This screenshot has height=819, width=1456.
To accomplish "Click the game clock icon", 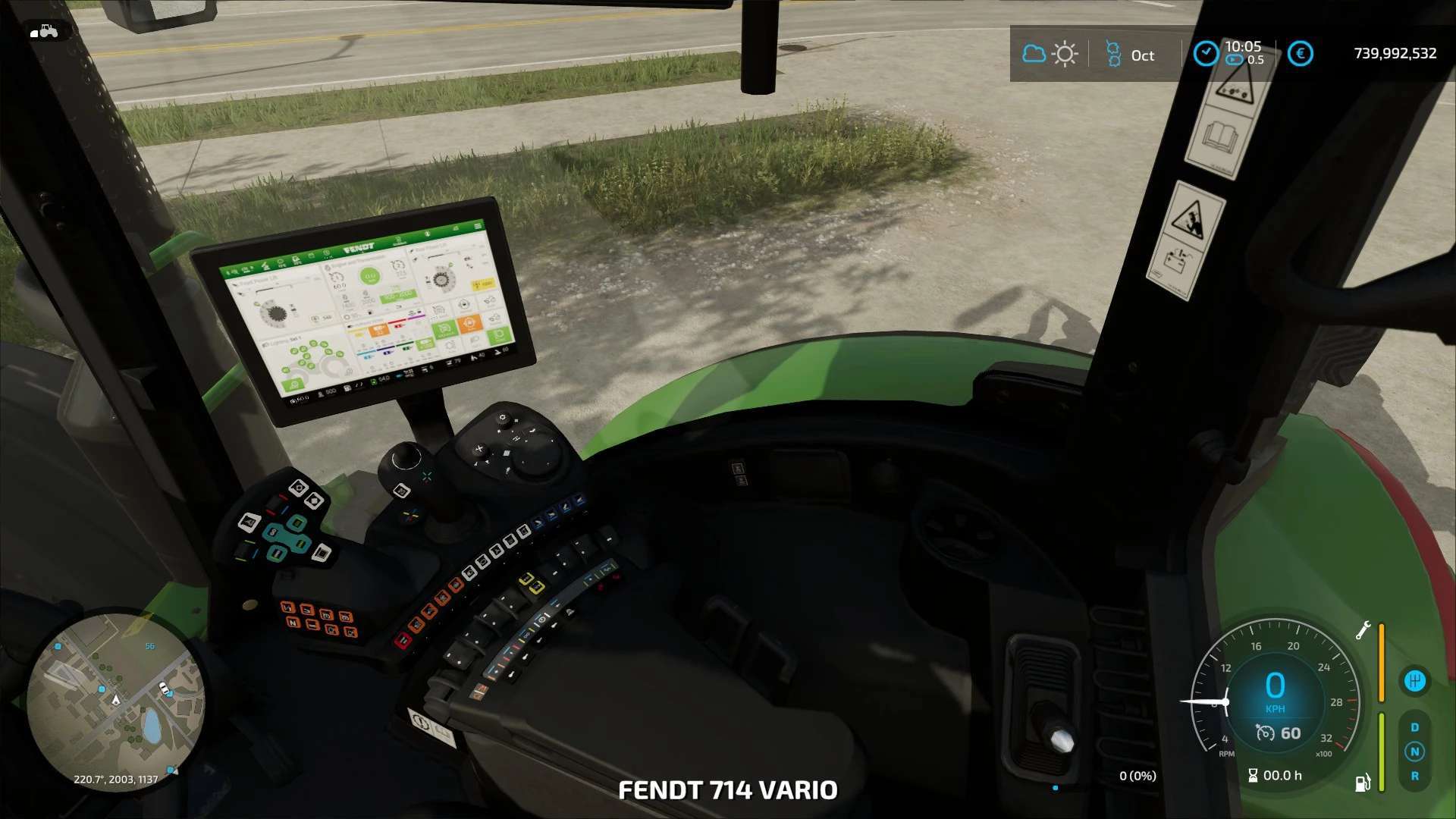I will click(x=1206, y=53).
